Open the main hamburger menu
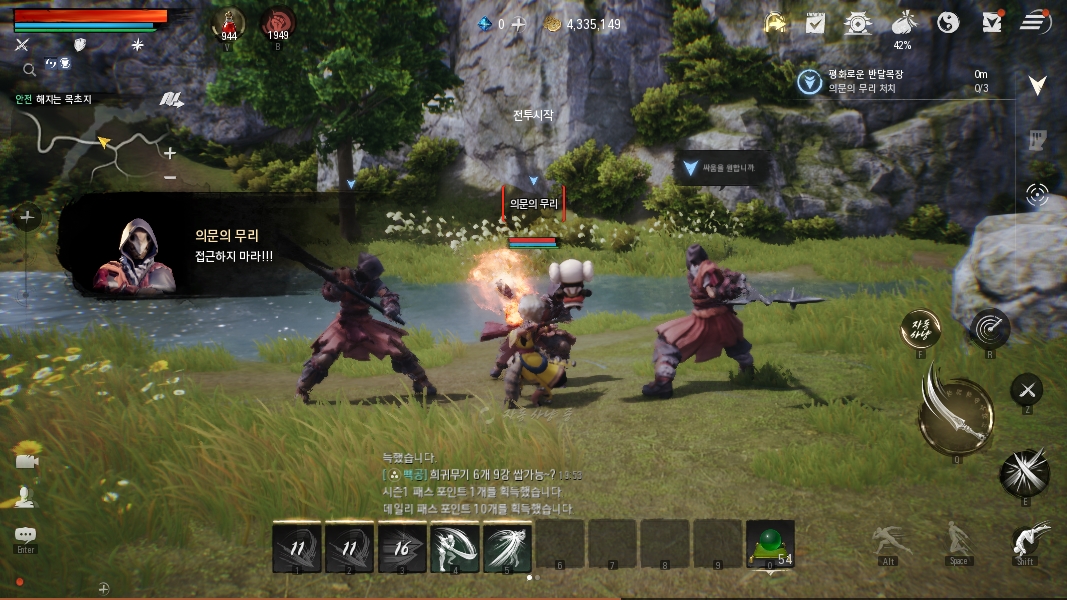The image size is (1067, 600). pos(1035,22)
